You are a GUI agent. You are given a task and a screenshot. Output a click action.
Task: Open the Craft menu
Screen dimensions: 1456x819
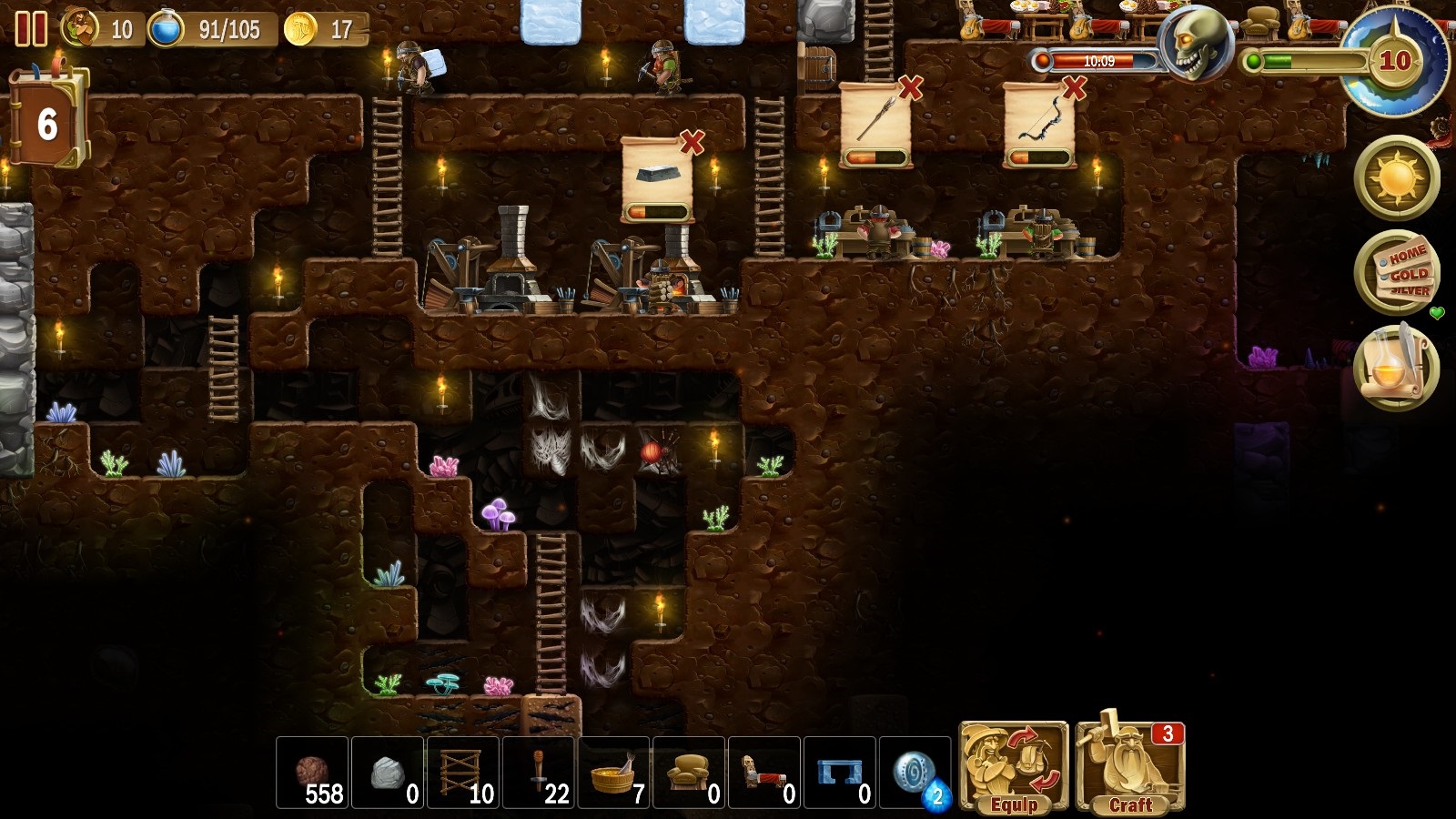coord(1129,769)
